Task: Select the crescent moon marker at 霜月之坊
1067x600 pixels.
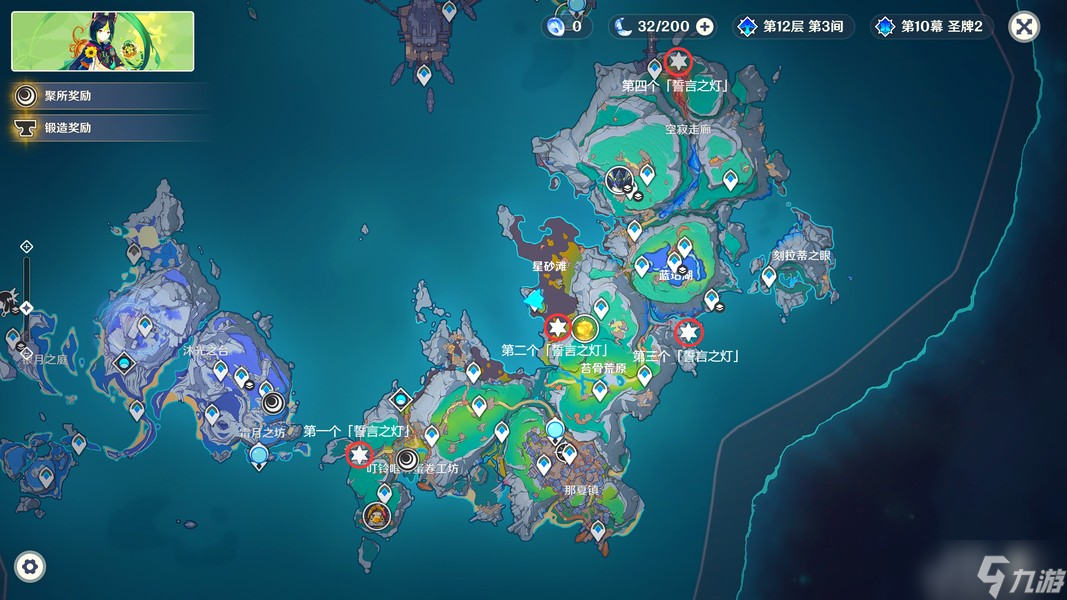Action: (272, 403)
